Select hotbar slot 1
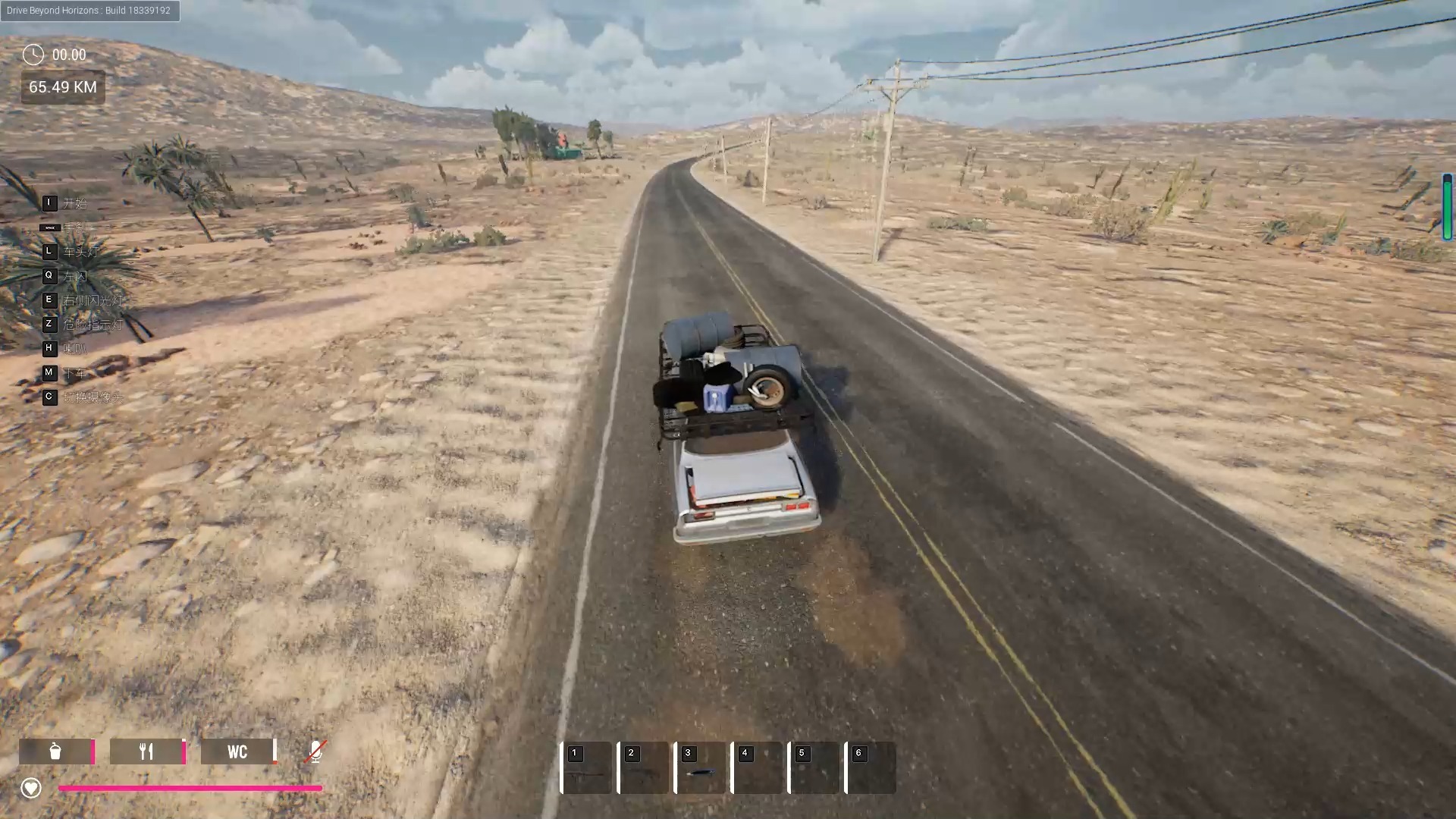The image size is (1456, 819). coord(586,767)
